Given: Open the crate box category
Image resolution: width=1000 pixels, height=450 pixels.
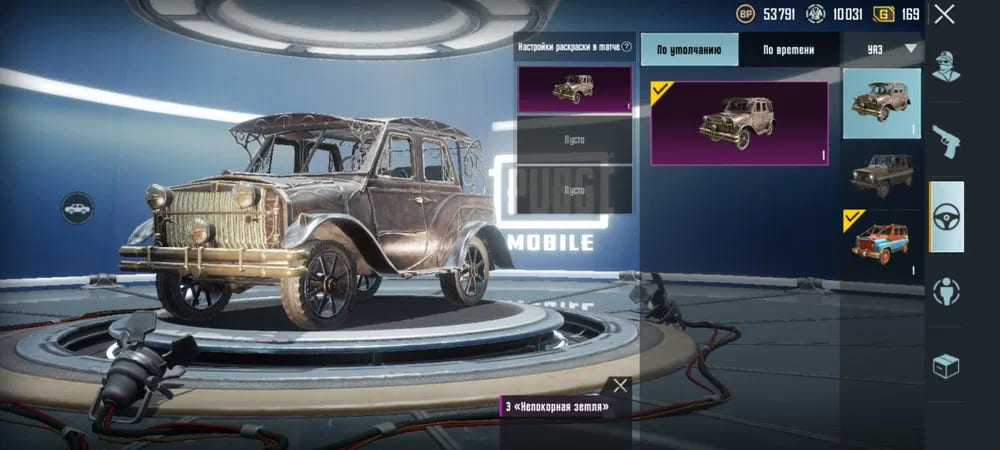Looking at the screenshot, I should 946,366.
